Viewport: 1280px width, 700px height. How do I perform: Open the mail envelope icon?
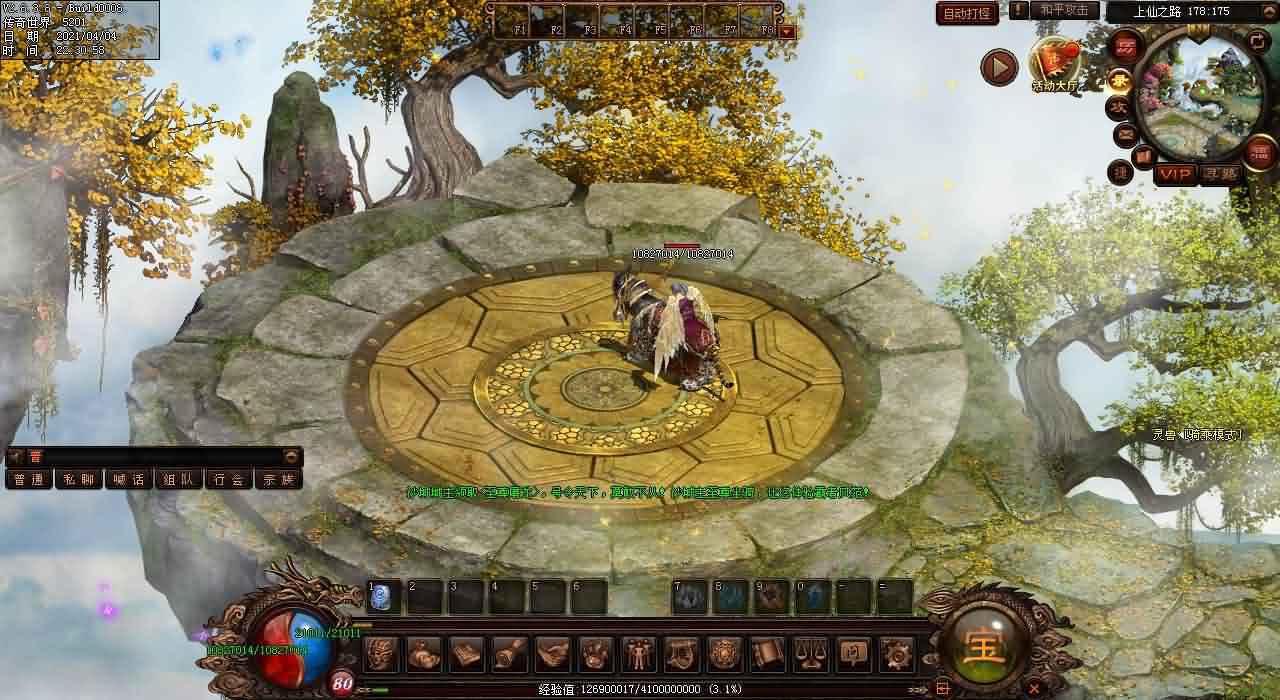tap(1126, 134)
